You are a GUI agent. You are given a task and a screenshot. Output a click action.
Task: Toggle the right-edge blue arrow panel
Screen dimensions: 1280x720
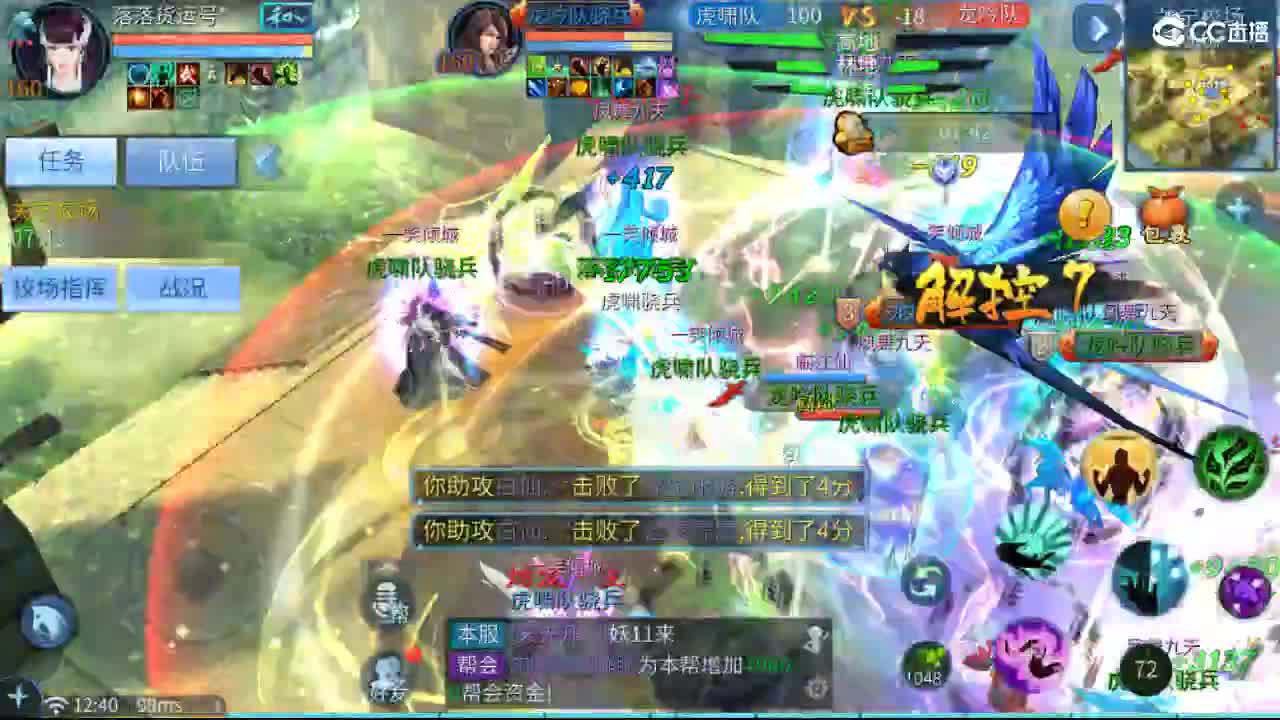[x=1096, y=30]
